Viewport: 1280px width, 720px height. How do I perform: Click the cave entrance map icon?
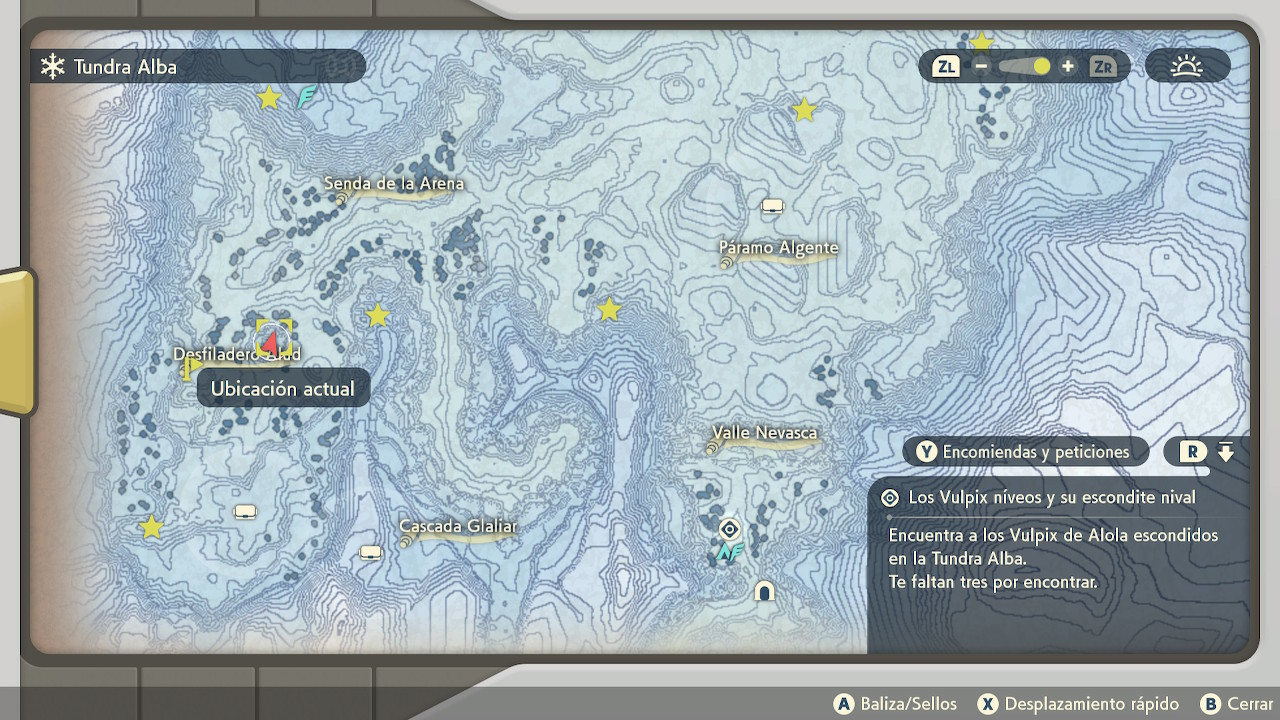(765, 591)
